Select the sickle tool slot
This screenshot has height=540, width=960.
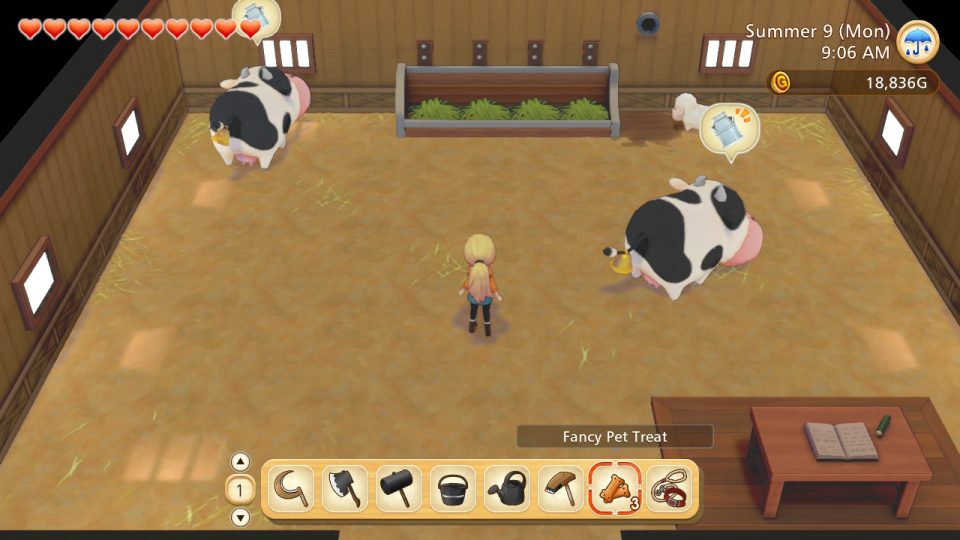(x=292, y=489)
